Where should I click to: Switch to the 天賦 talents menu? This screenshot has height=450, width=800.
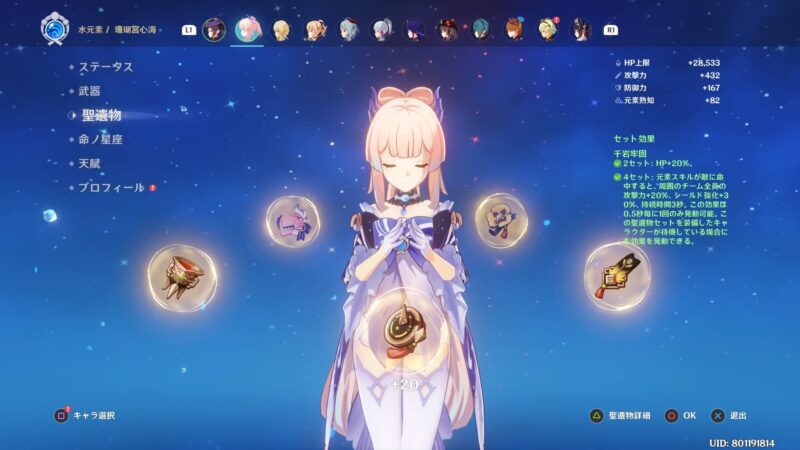tap(89, 163)
